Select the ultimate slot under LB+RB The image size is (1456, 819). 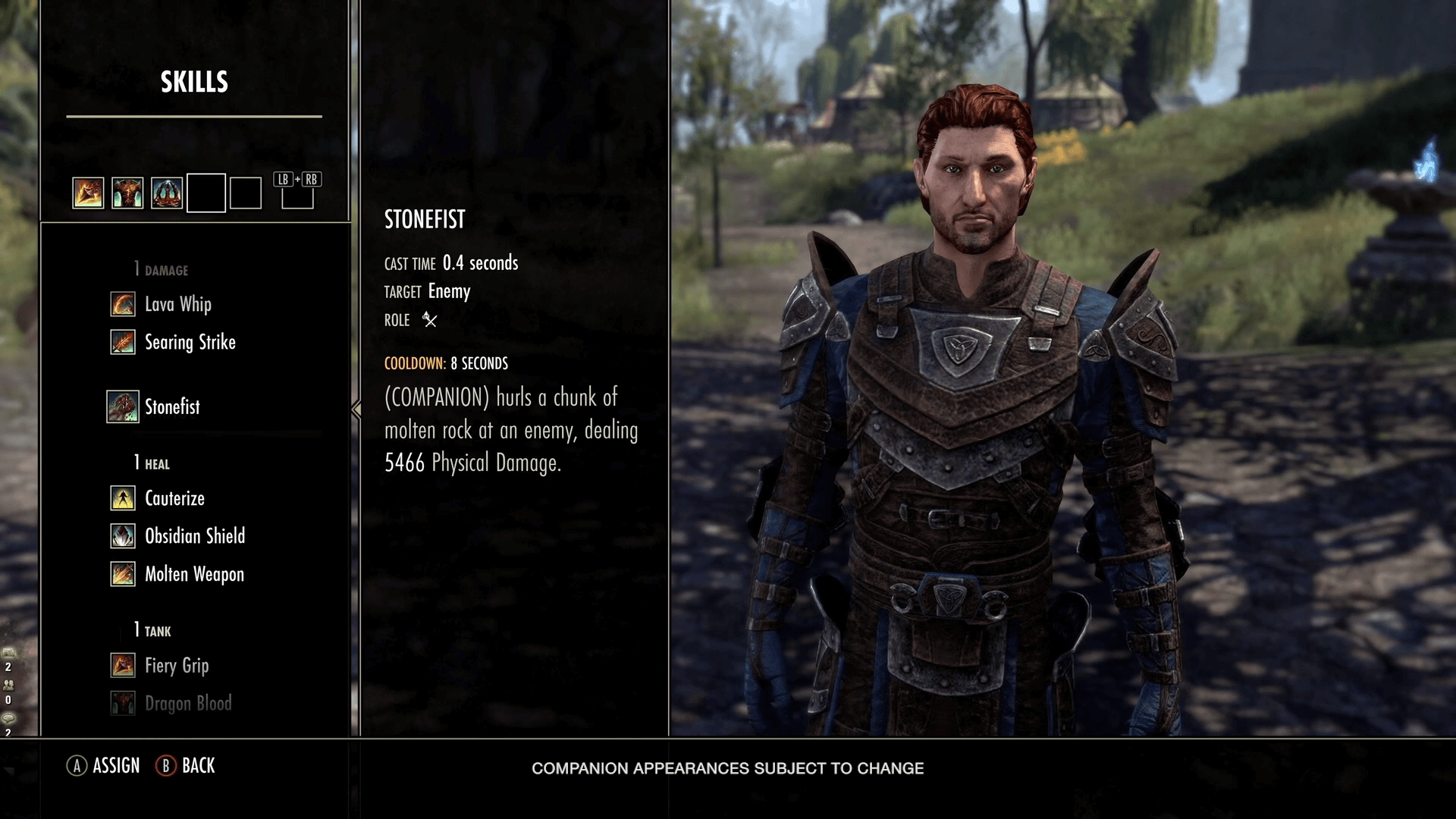click(297, 196)
